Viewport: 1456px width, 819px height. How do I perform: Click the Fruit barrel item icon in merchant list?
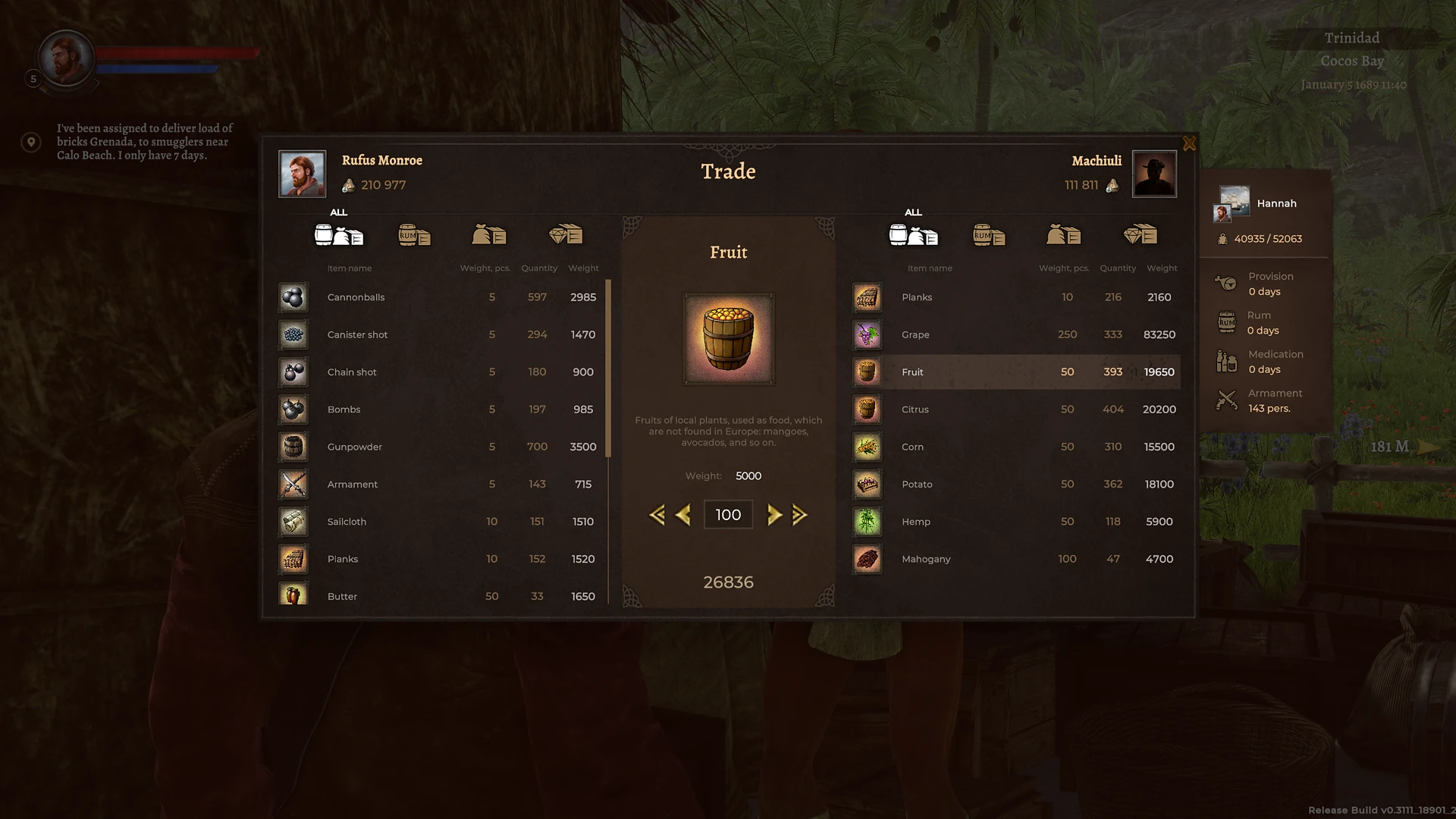867,372
